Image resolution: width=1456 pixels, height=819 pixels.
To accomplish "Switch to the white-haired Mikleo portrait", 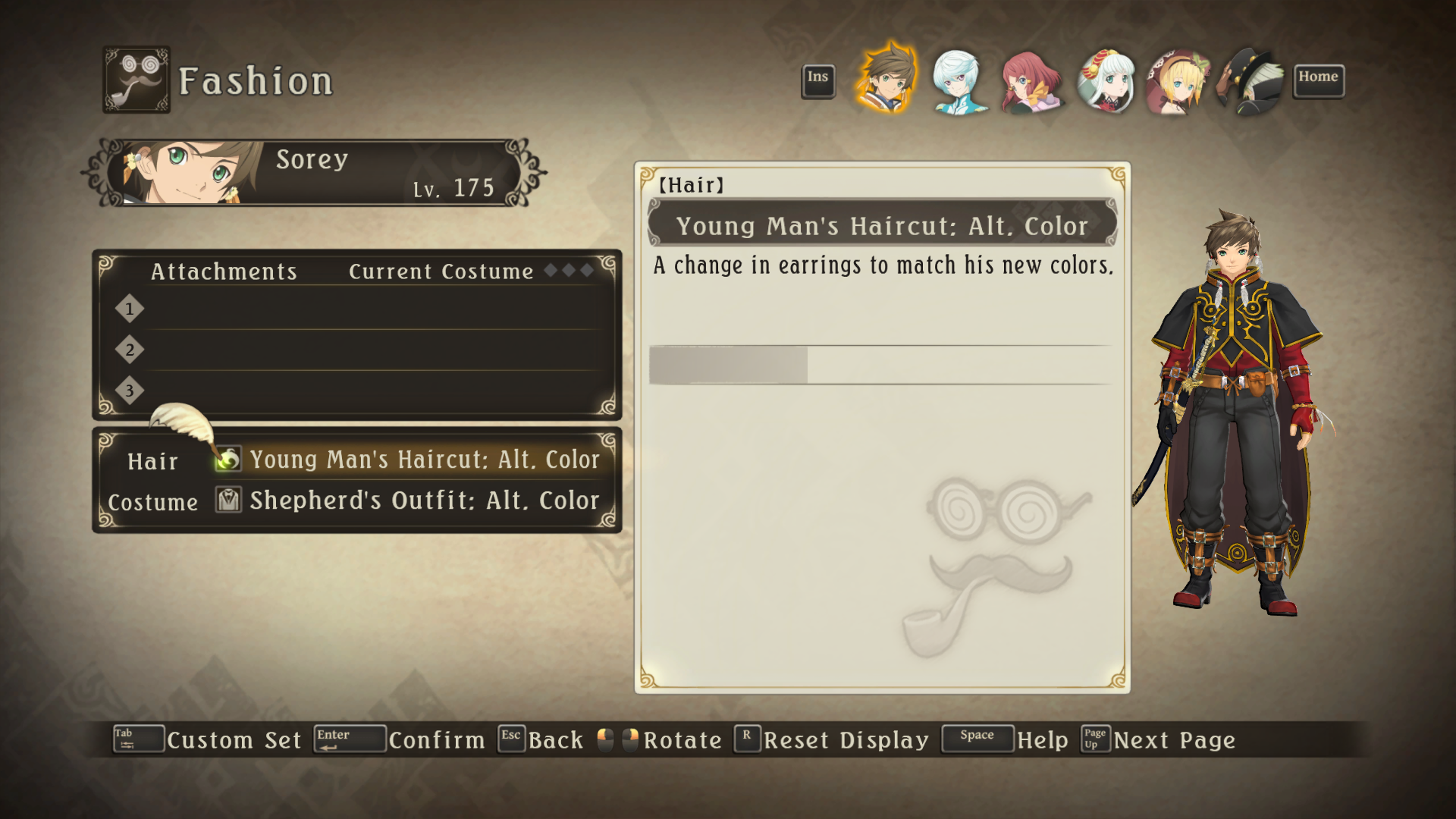I will pos(958,80).
